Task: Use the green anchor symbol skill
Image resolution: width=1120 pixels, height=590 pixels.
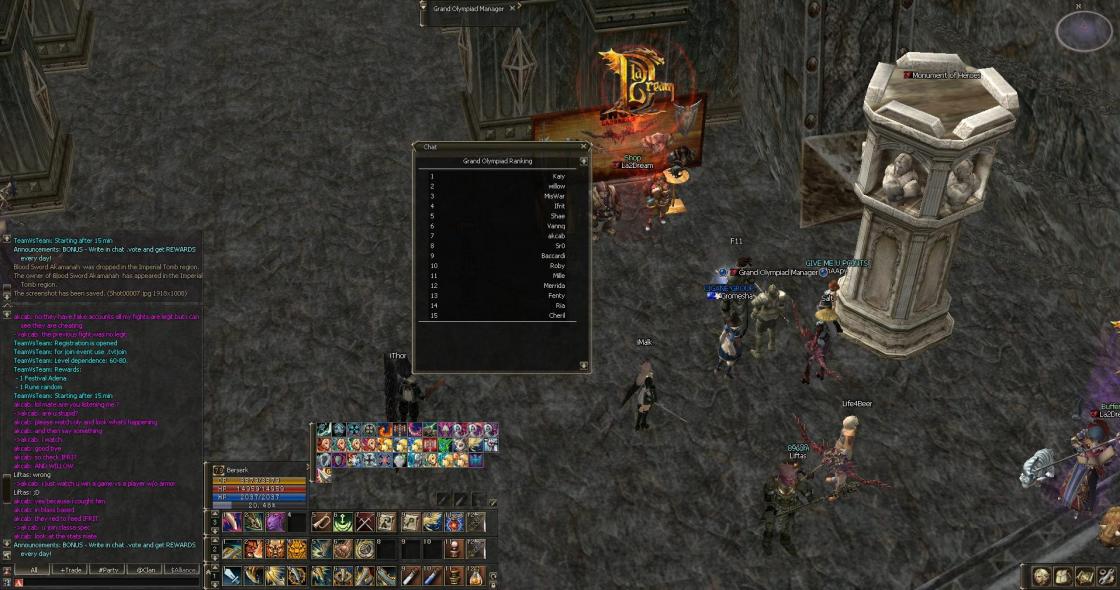Action: pos(343,522)
